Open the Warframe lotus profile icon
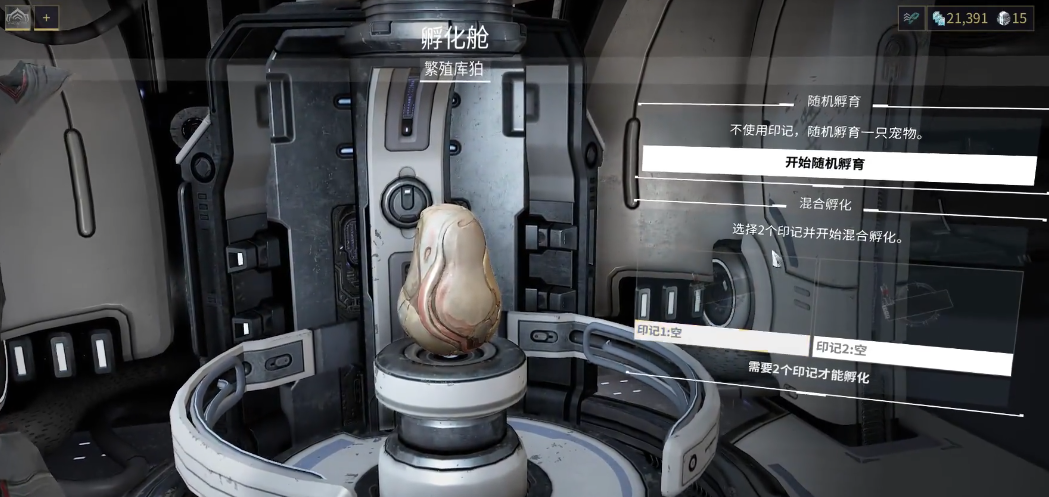Image resolution: width=1049 pixels, height=497 pixels. [18, 18]
